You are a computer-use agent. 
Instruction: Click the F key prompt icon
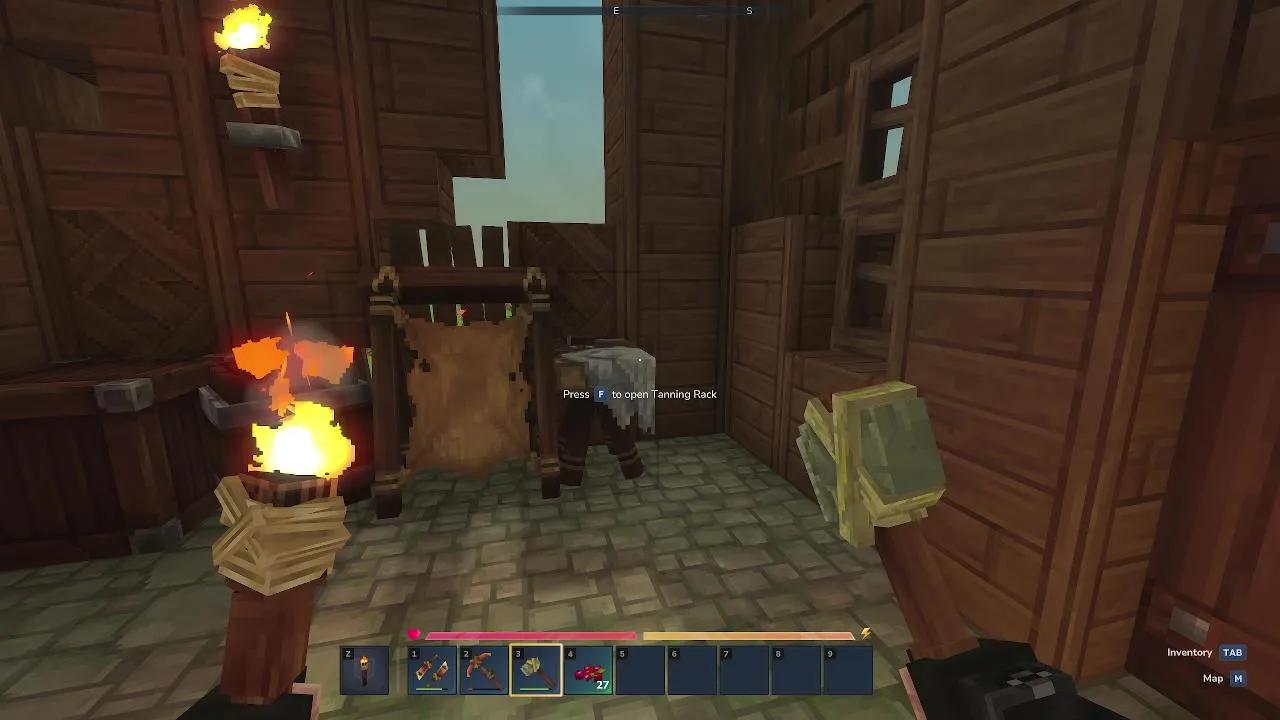coord(599,394)
